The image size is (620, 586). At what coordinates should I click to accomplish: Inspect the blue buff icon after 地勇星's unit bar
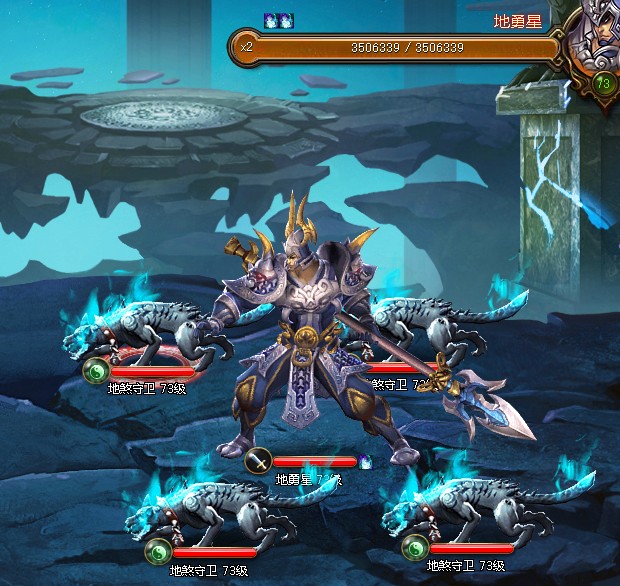365,462
